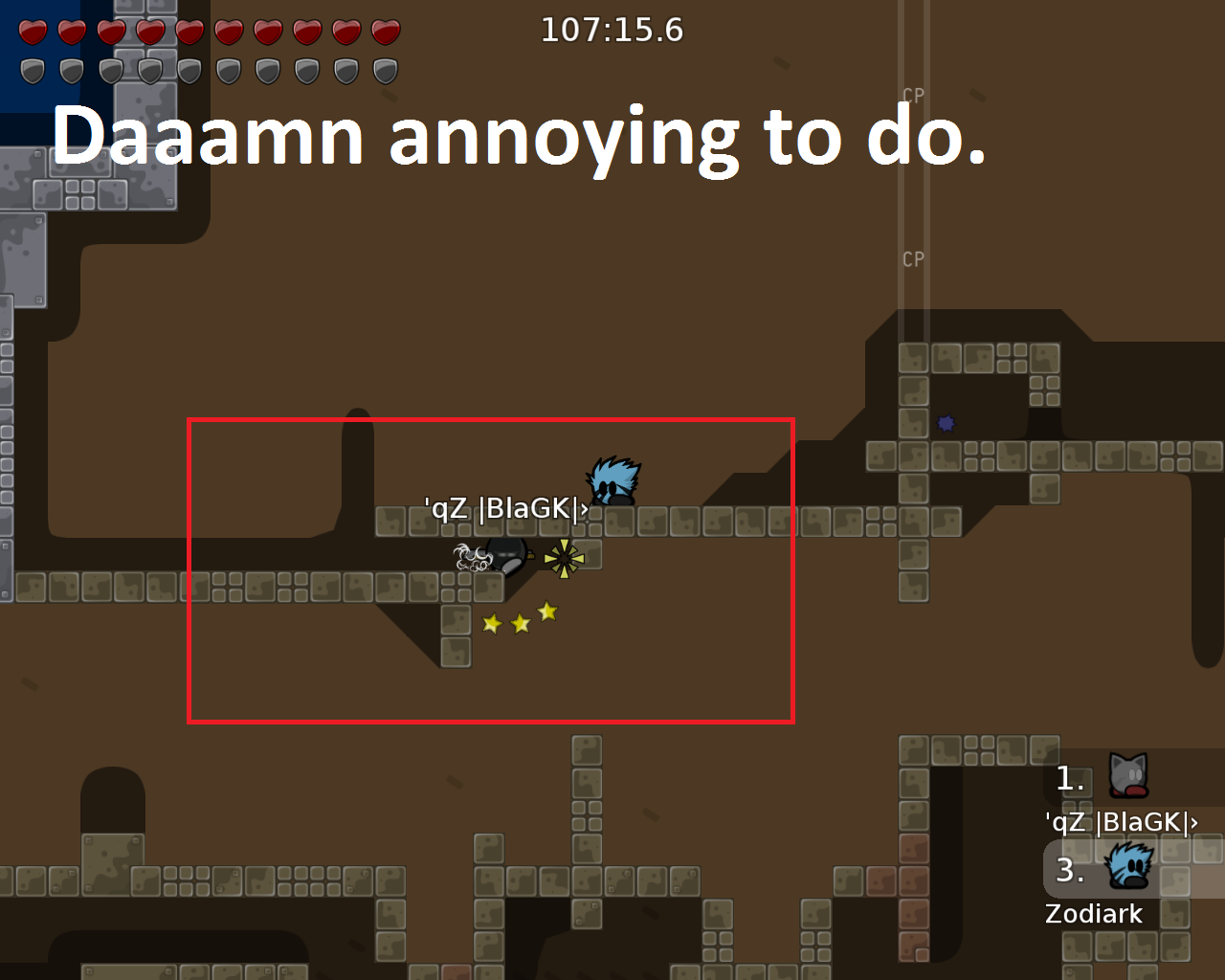Click the first red heart icon

32,30
